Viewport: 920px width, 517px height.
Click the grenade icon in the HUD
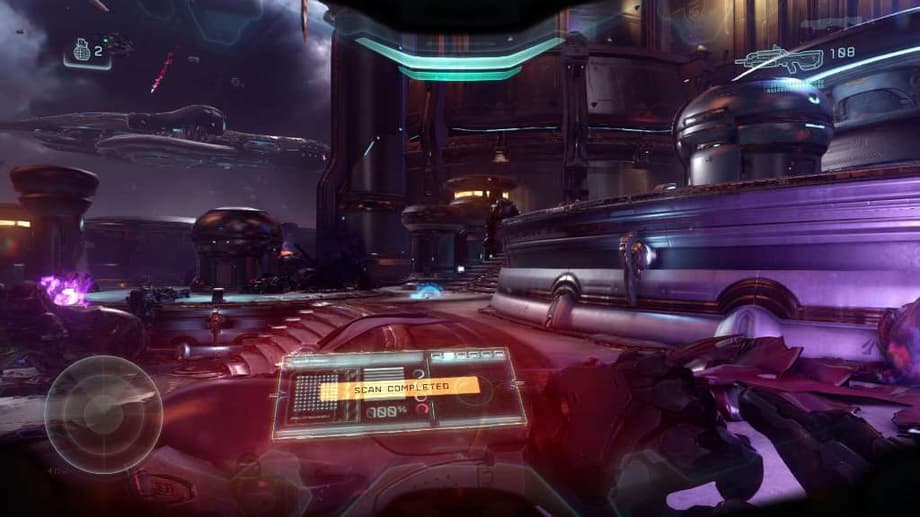pos(81,50)
